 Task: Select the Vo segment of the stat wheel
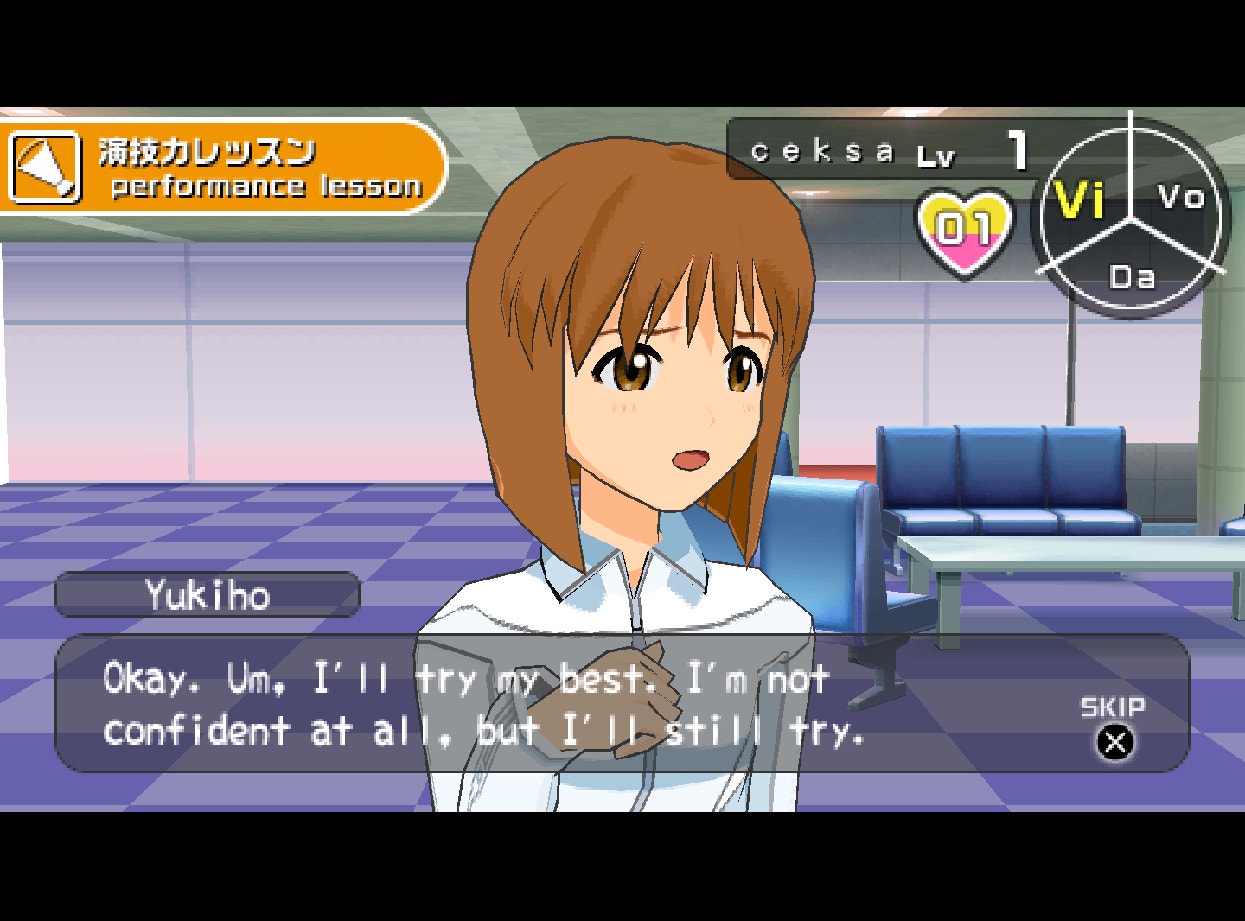(1180, 197)
